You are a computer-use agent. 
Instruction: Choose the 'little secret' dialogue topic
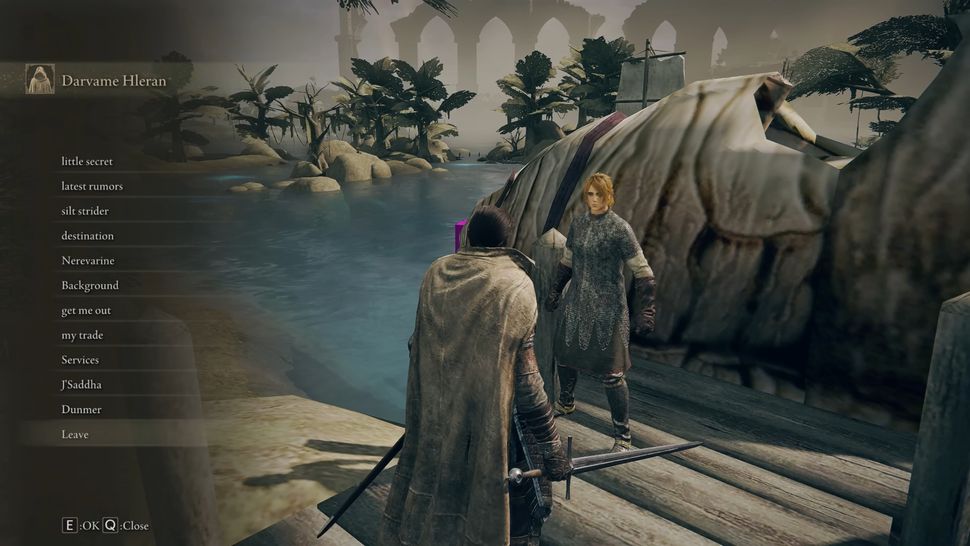coord(87,161)
